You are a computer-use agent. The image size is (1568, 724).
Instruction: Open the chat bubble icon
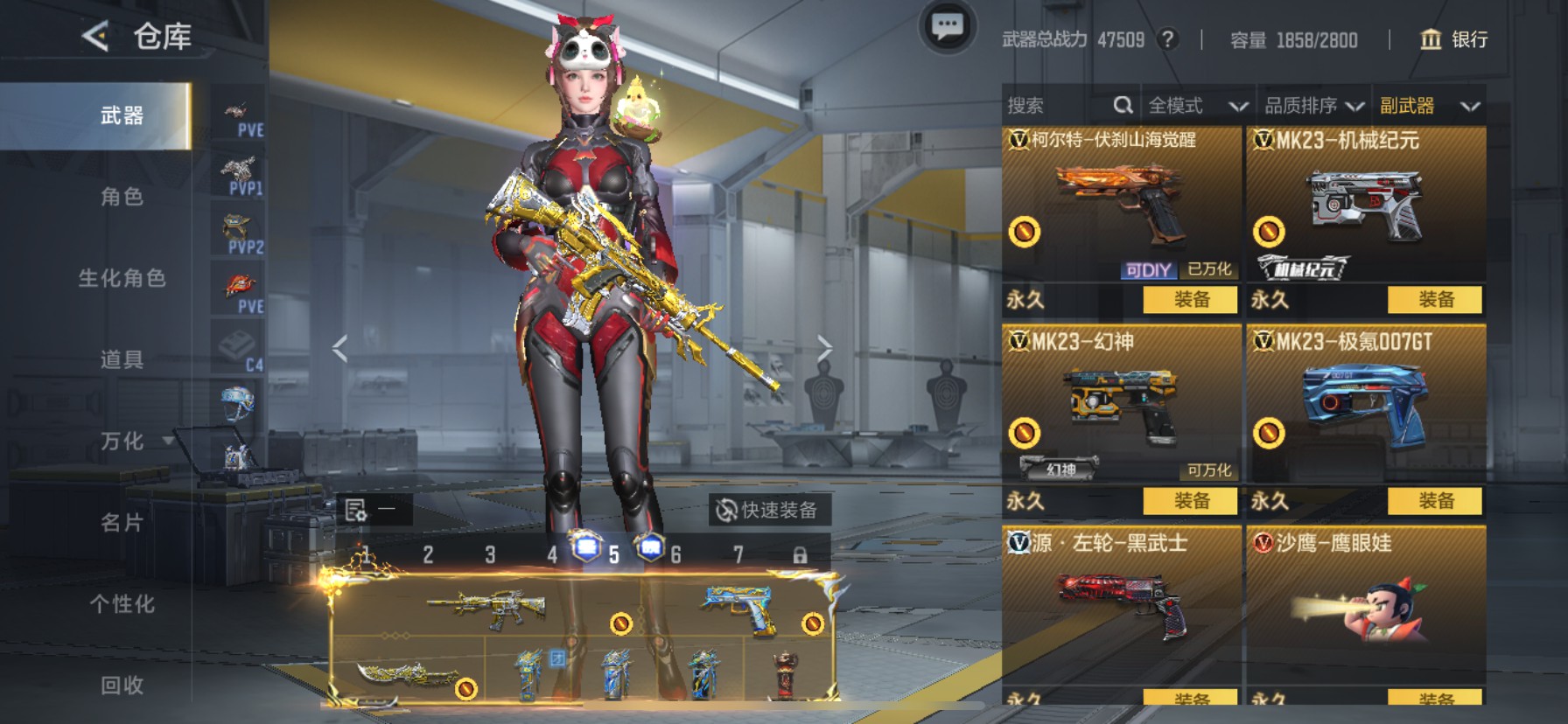tap(947, 27)
